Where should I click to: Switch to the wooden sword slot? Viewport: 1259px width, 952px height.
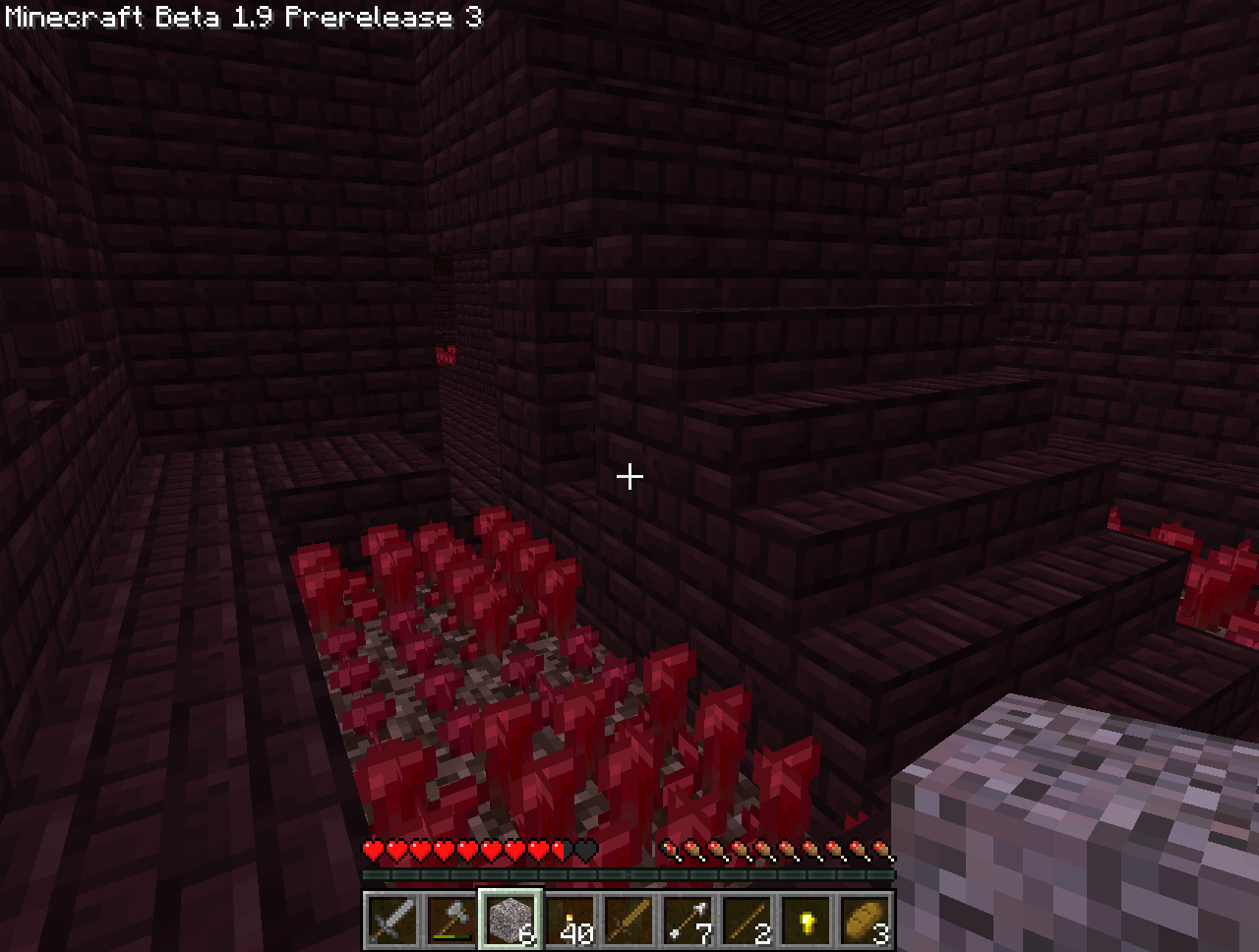pyautogui.click(x=629, y=922)
